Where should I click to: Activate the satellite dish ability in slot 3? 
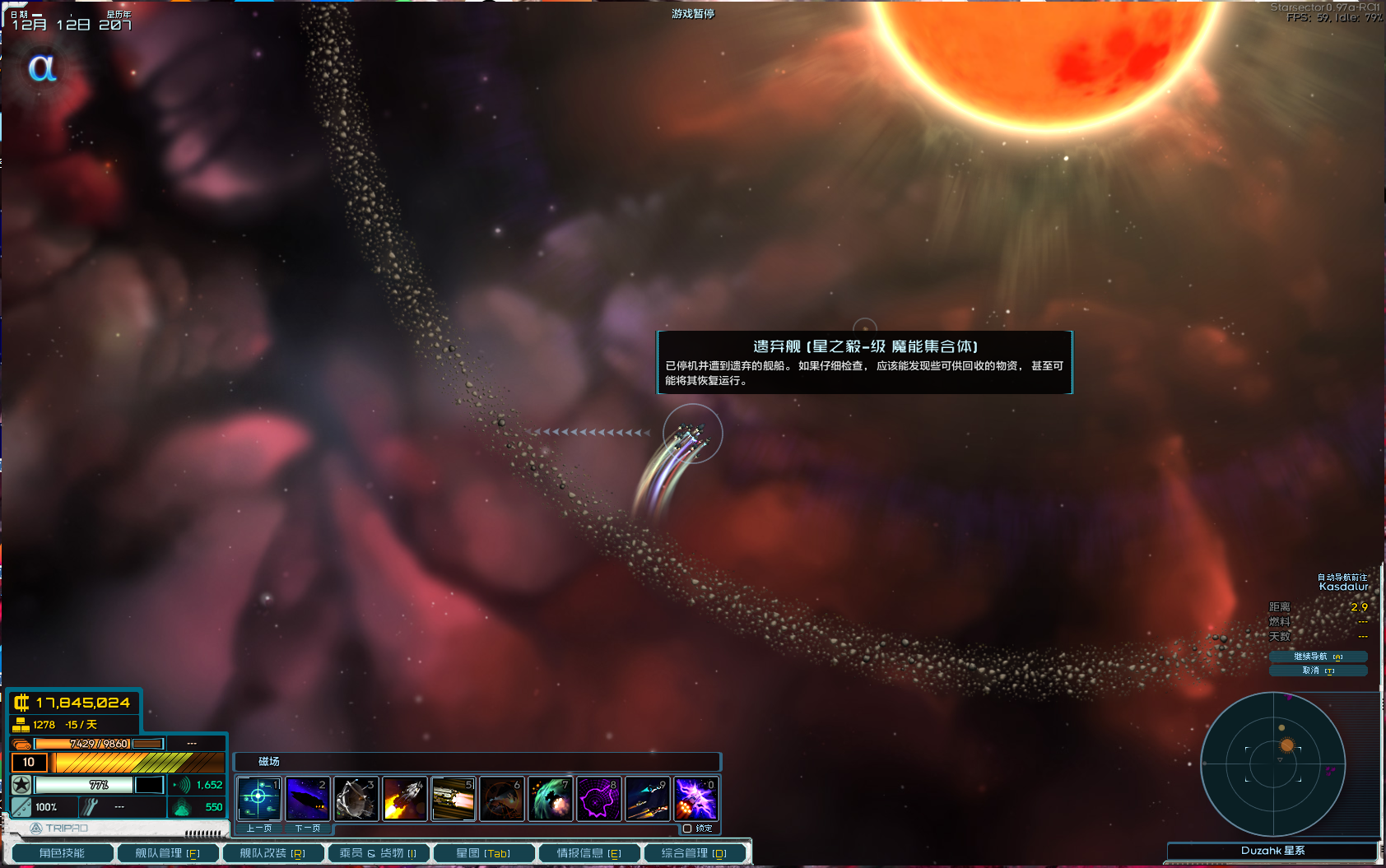click(x=356, y=798)
